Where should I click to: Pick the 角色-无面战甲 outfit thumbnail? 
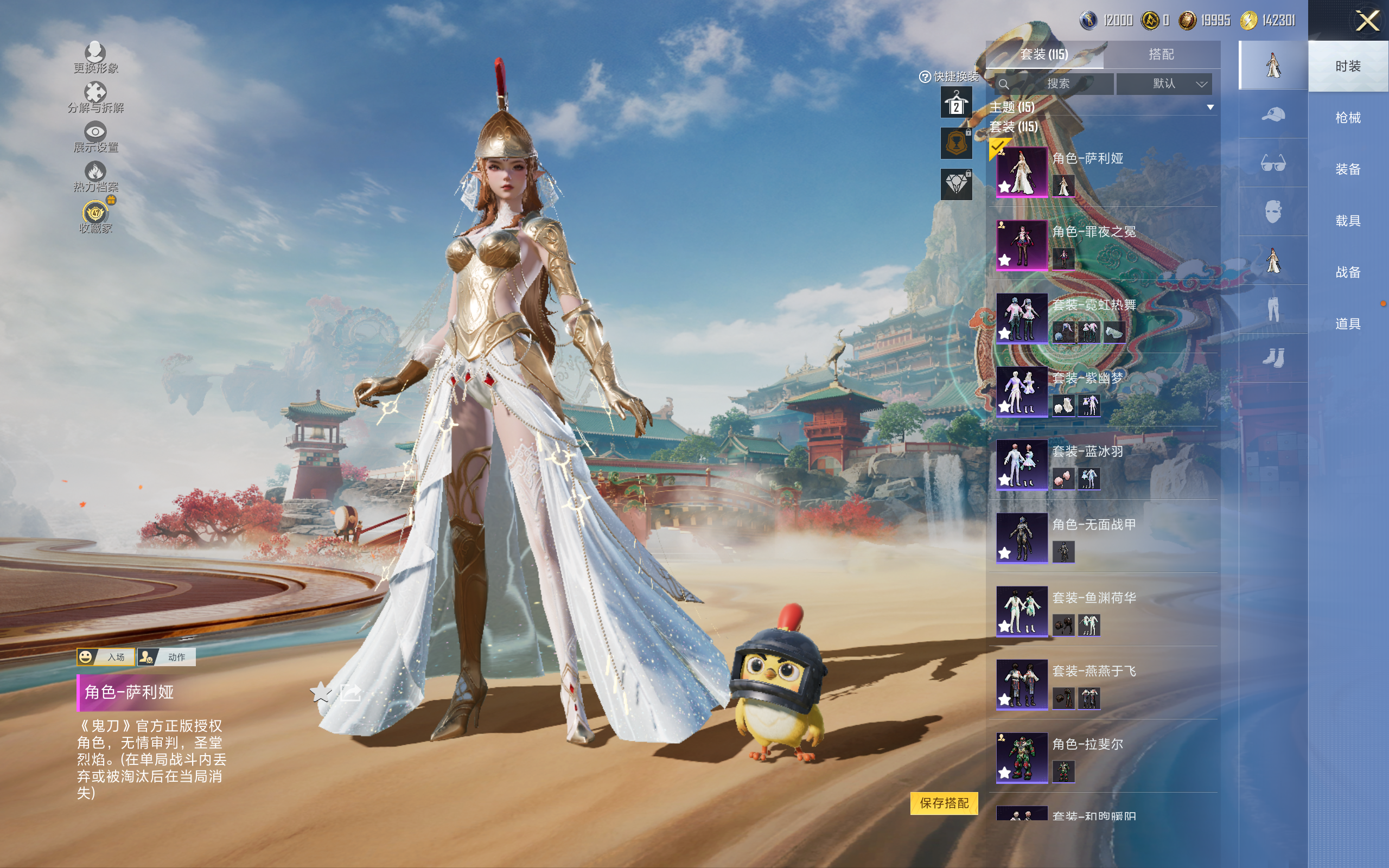click(x=1022, y=538)
